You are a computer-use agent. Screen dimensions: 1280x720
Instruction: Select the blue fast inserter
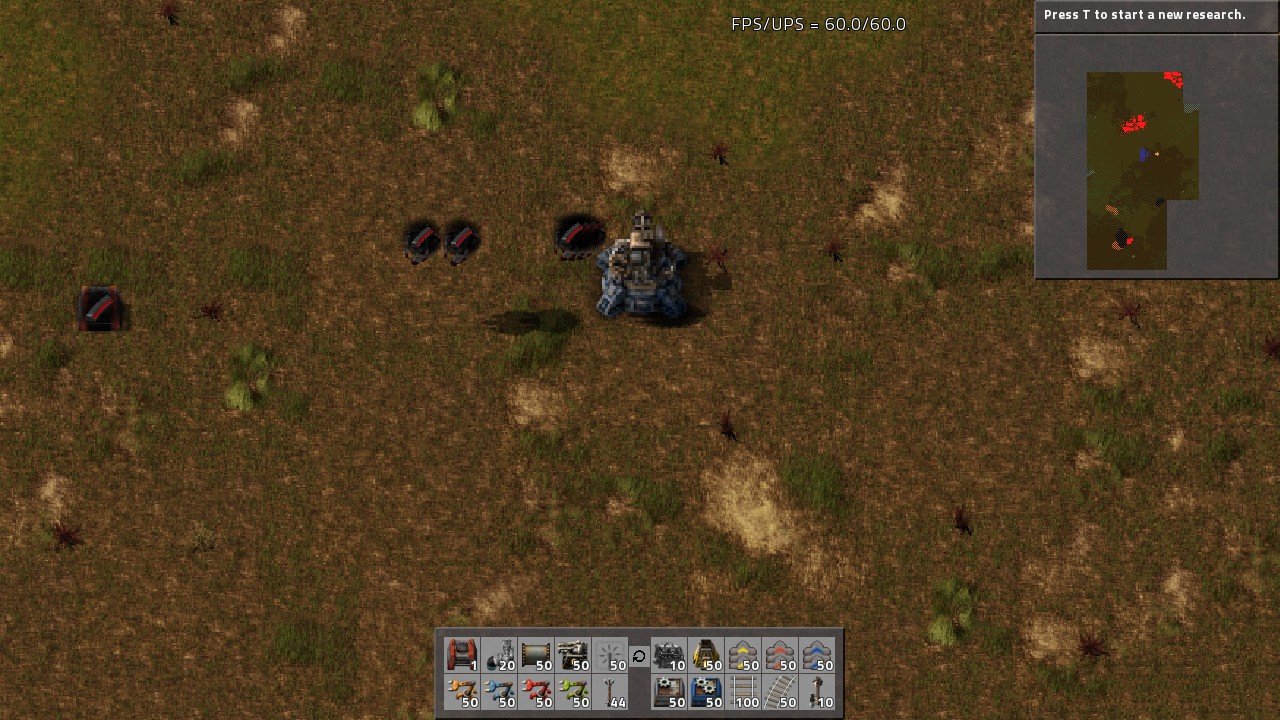click(x=499, y=692)
